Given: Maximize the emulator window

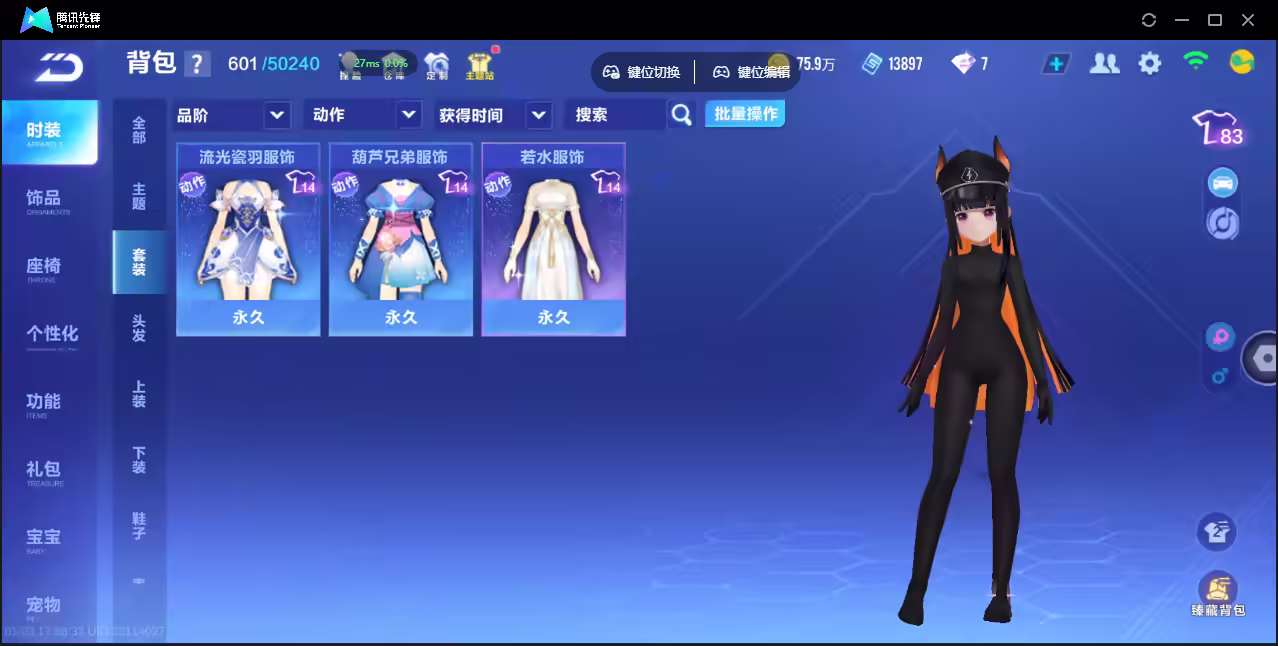Looking at the screenshot, I should click(x=1215, y=20).
